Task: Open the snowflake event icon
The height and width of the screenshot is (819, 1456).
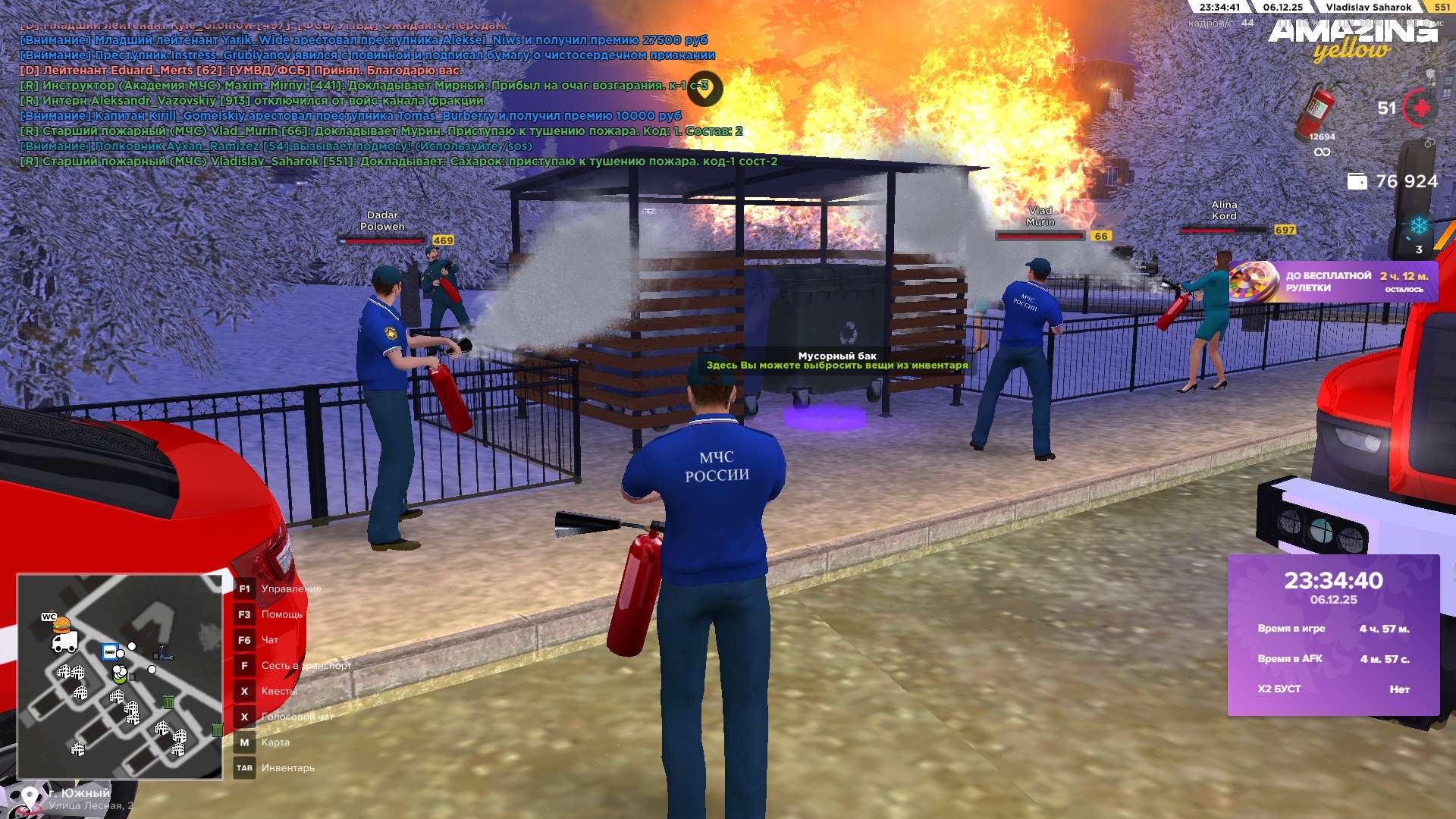Action: coord(1418,226)
